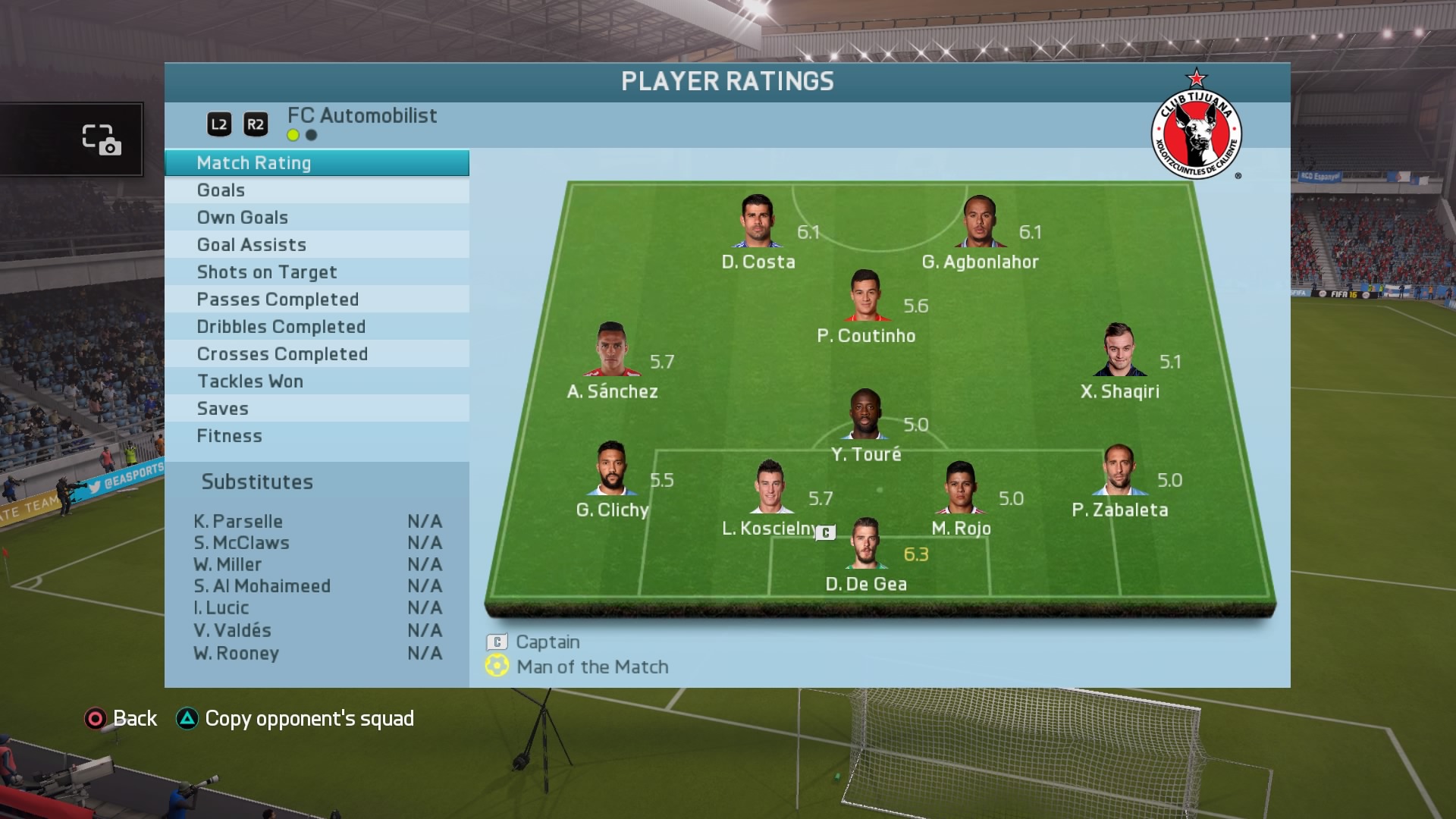This screenshot has height=819, width=1456.
Task: Choose X. Shaqiri on the formation
Action: [x=1119, y=350]
